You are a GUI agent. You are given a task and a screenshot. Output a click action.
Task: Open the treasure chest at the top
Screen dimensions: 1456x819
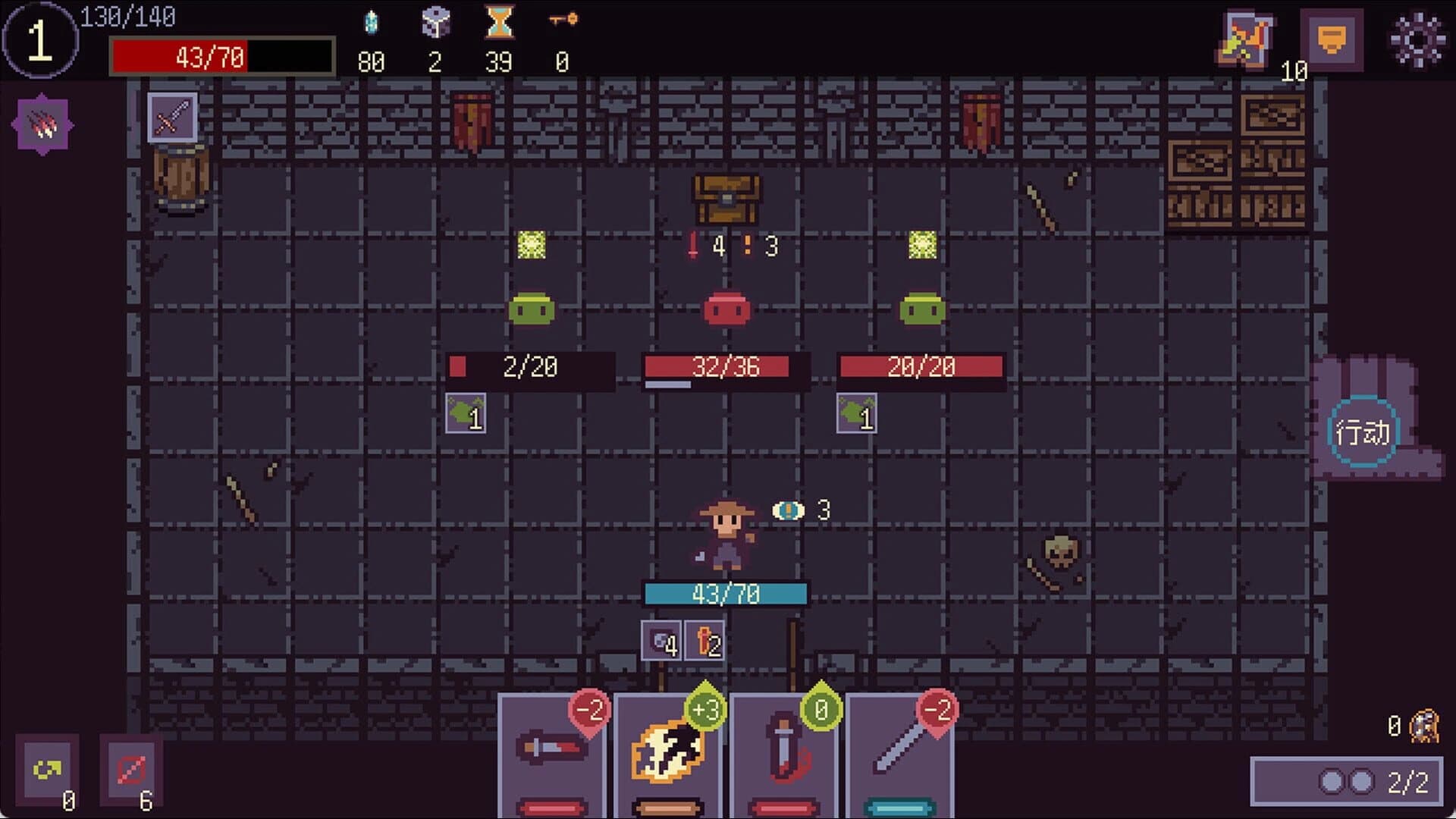[x=725, y=199]
